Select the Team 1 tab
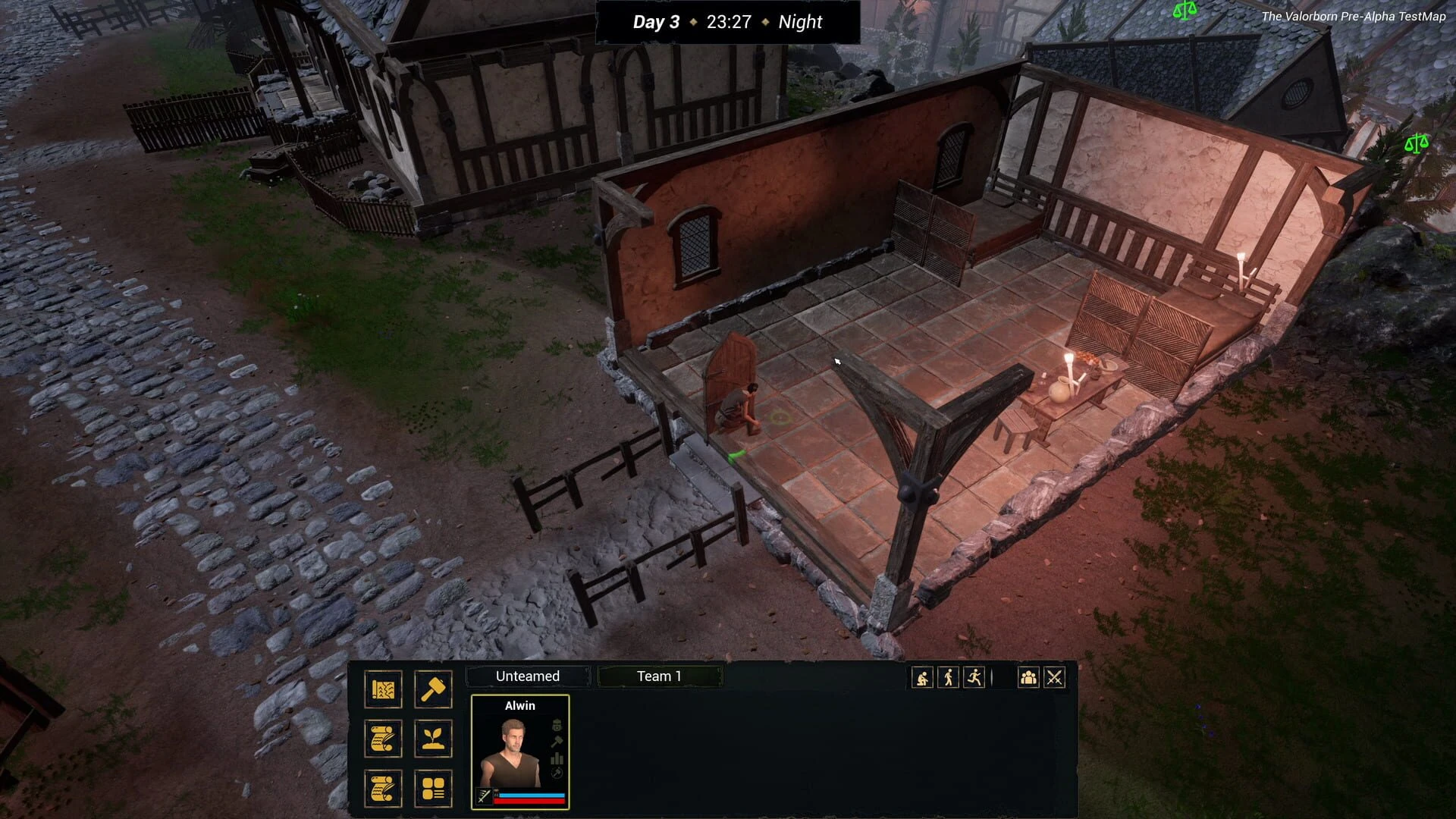Image resolution: width=1456 pixels, height=819 pixels. pyautogui.click(x=659, y=676)
